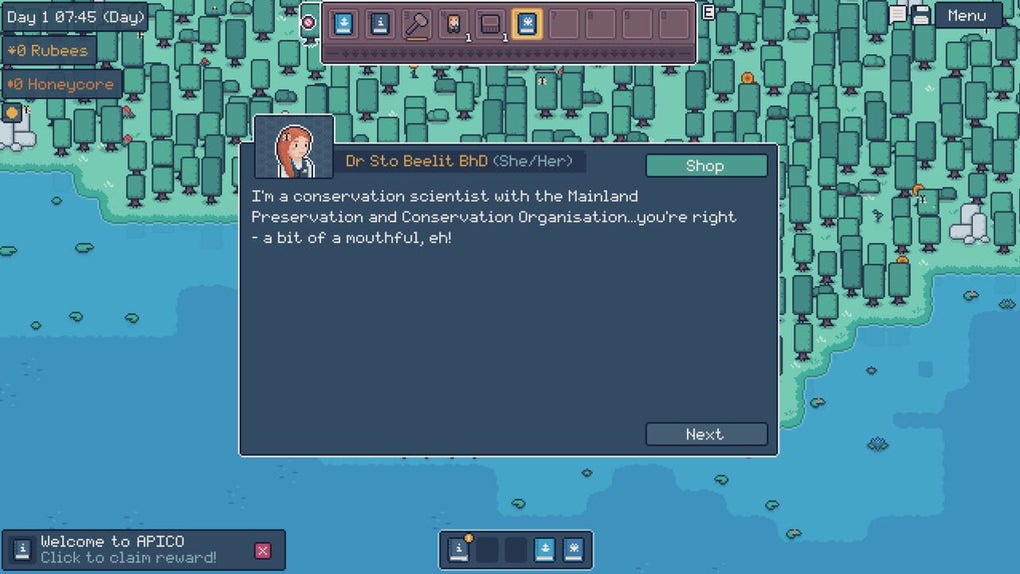Open the info book with notification badge
The image size is (1020, 574).
pos(459,549)
